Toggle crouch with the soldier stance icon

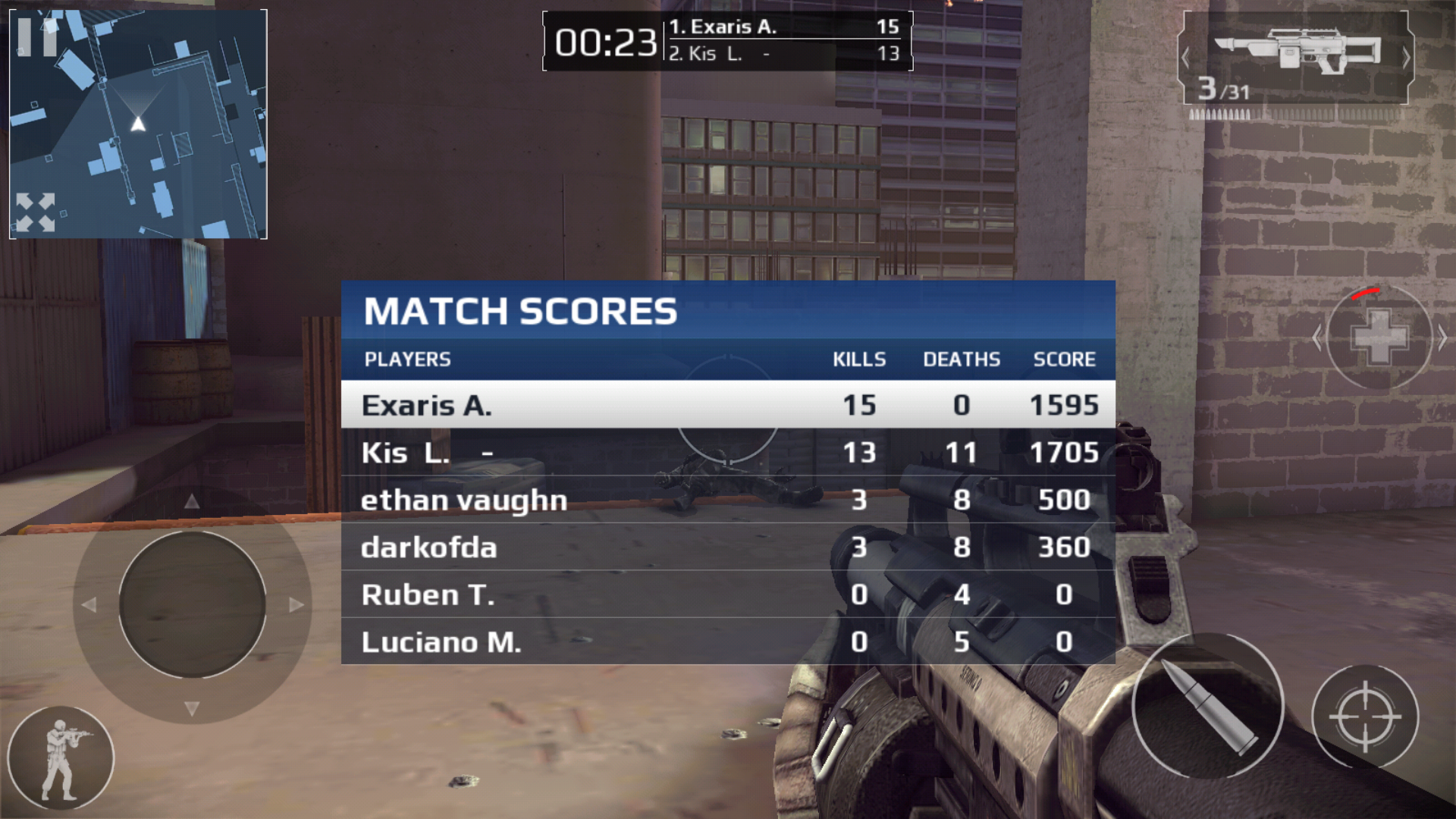click(x=61, y=758)
